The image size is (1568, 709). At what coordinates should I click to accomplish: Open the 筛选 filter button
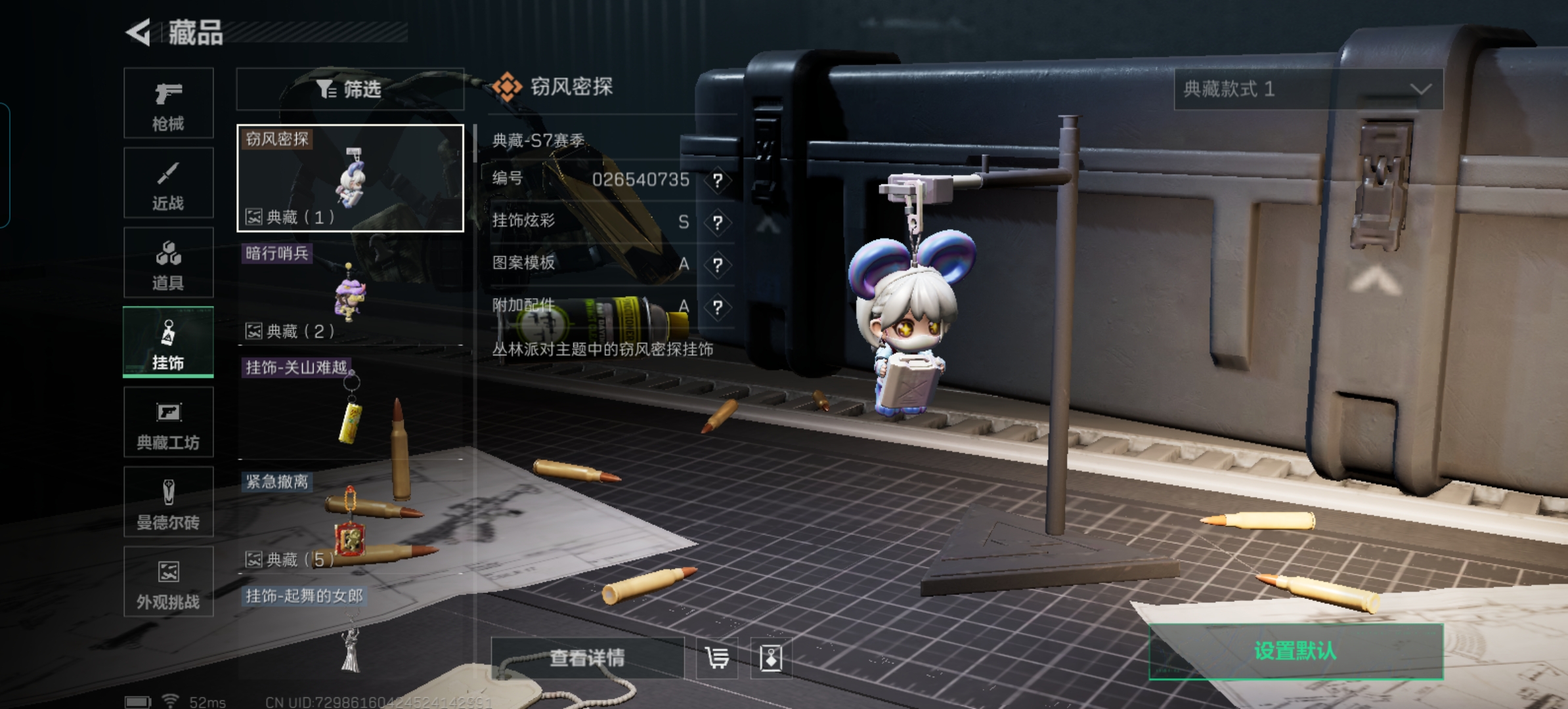(350, 89)
